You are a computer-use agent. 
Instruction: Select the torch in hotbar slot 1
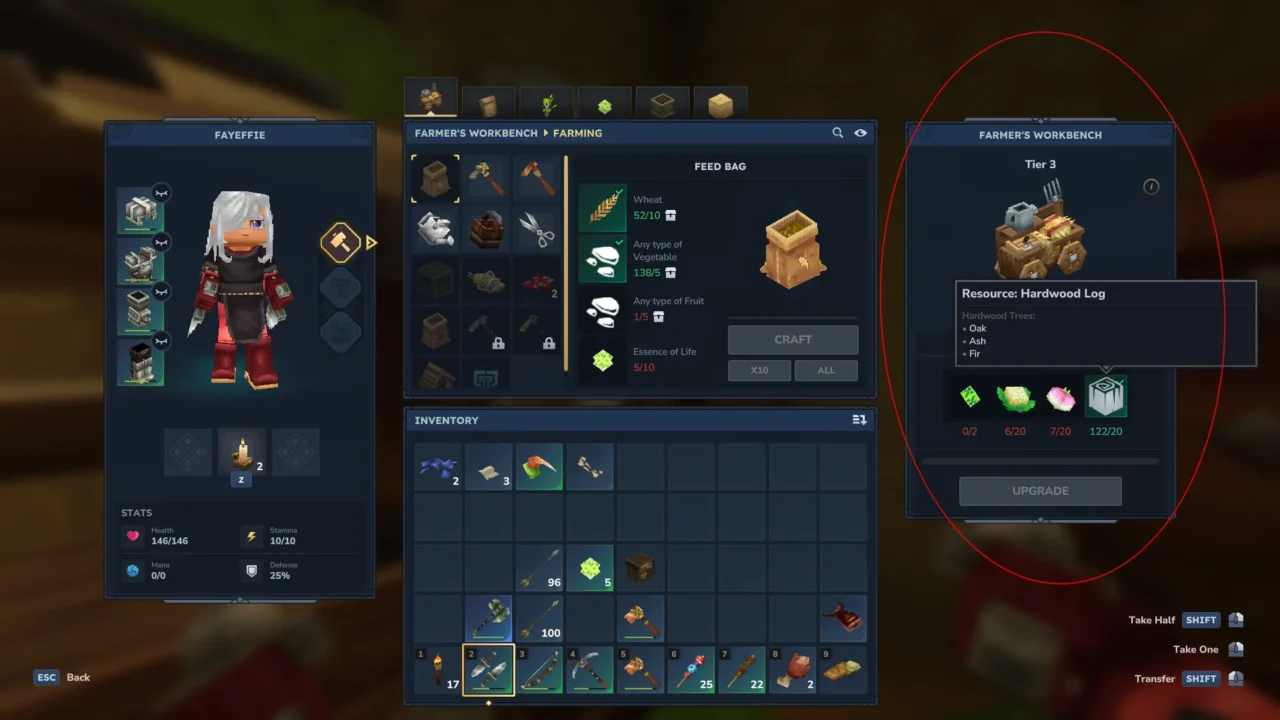pos(438,670)
